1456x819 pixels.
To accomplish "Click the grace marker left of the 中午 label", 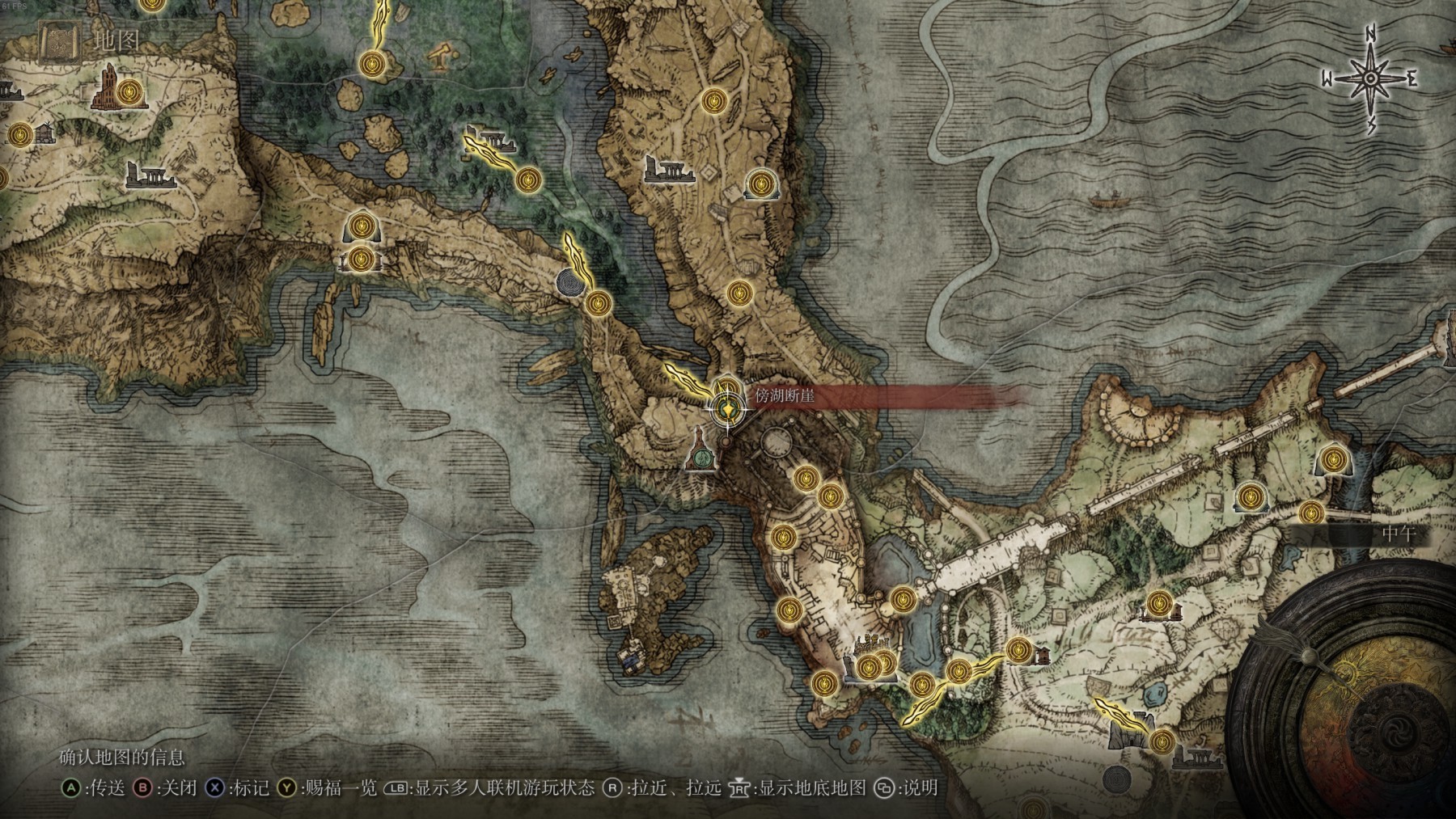I will point(1310,512).
